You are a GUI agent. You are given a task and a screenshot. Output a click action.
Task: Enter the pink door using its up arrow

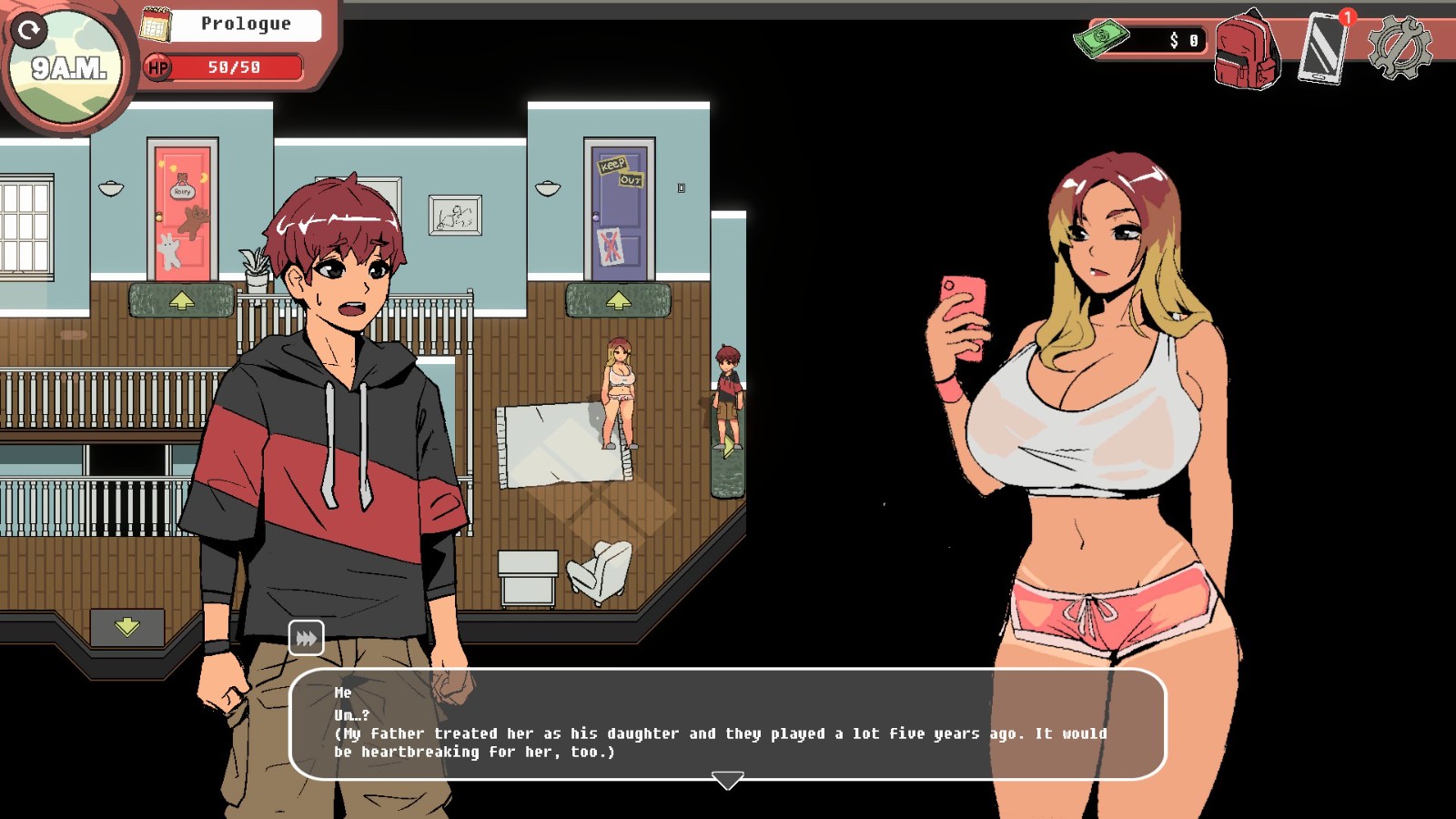pyautogui.click(x=182, y=300)
